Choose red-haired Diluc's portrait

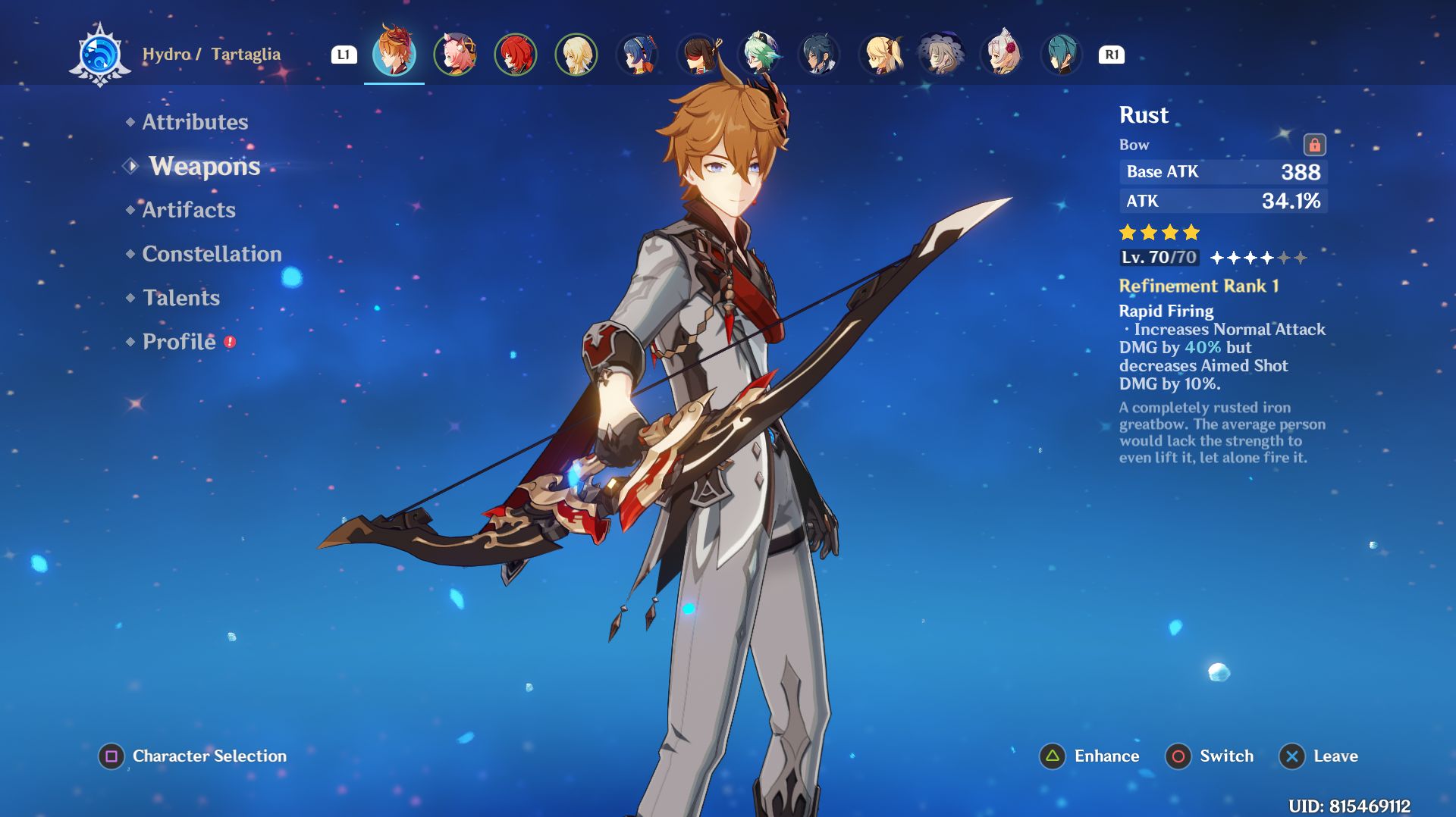[x=516, y=55]
